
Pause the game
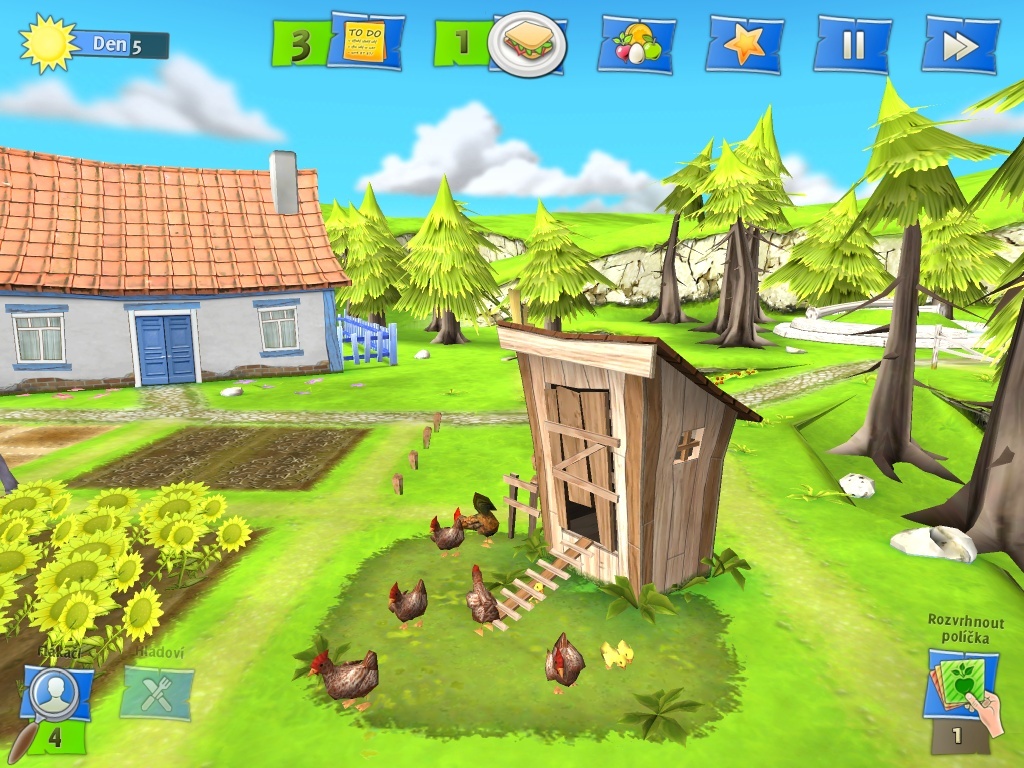tap(852, 44)
